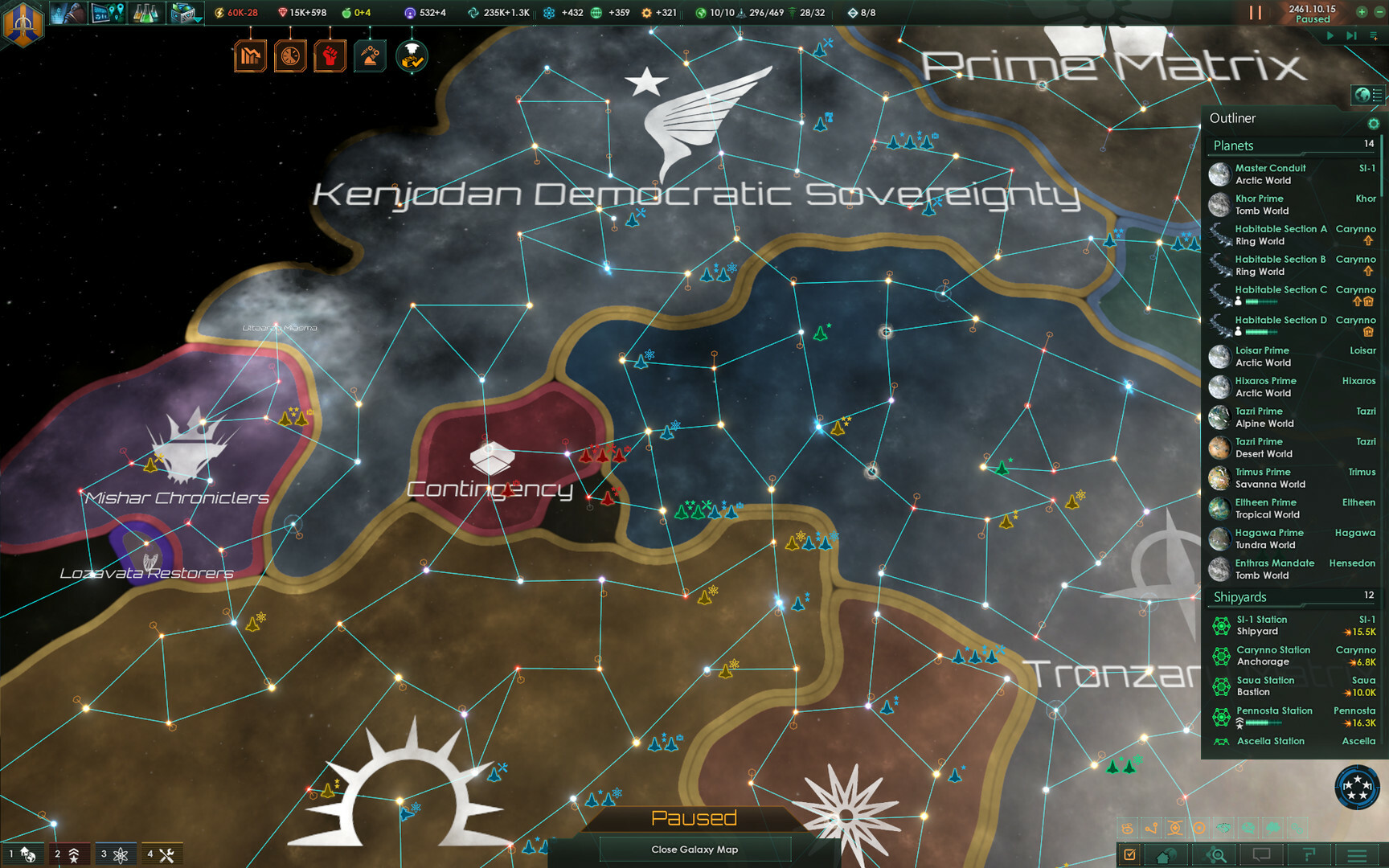This screenshot has height=868, width=1389.
Task: Open the energy deficit graph alert icon
Action: 250,55
